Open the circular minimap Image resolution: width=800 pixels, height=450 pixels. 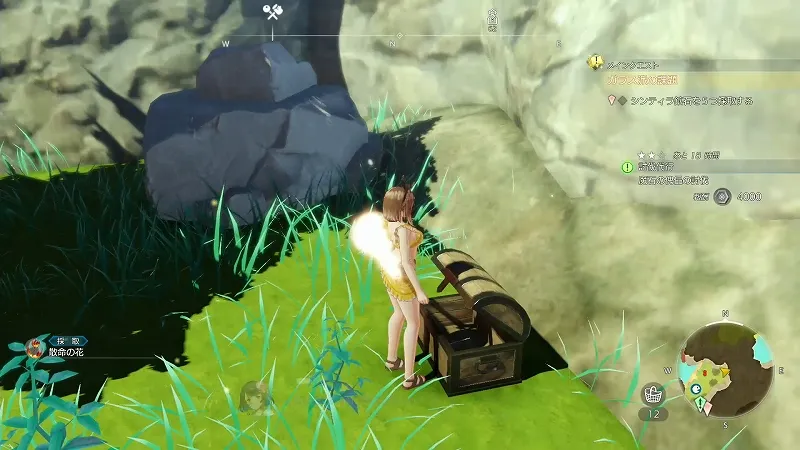(725, 368)
